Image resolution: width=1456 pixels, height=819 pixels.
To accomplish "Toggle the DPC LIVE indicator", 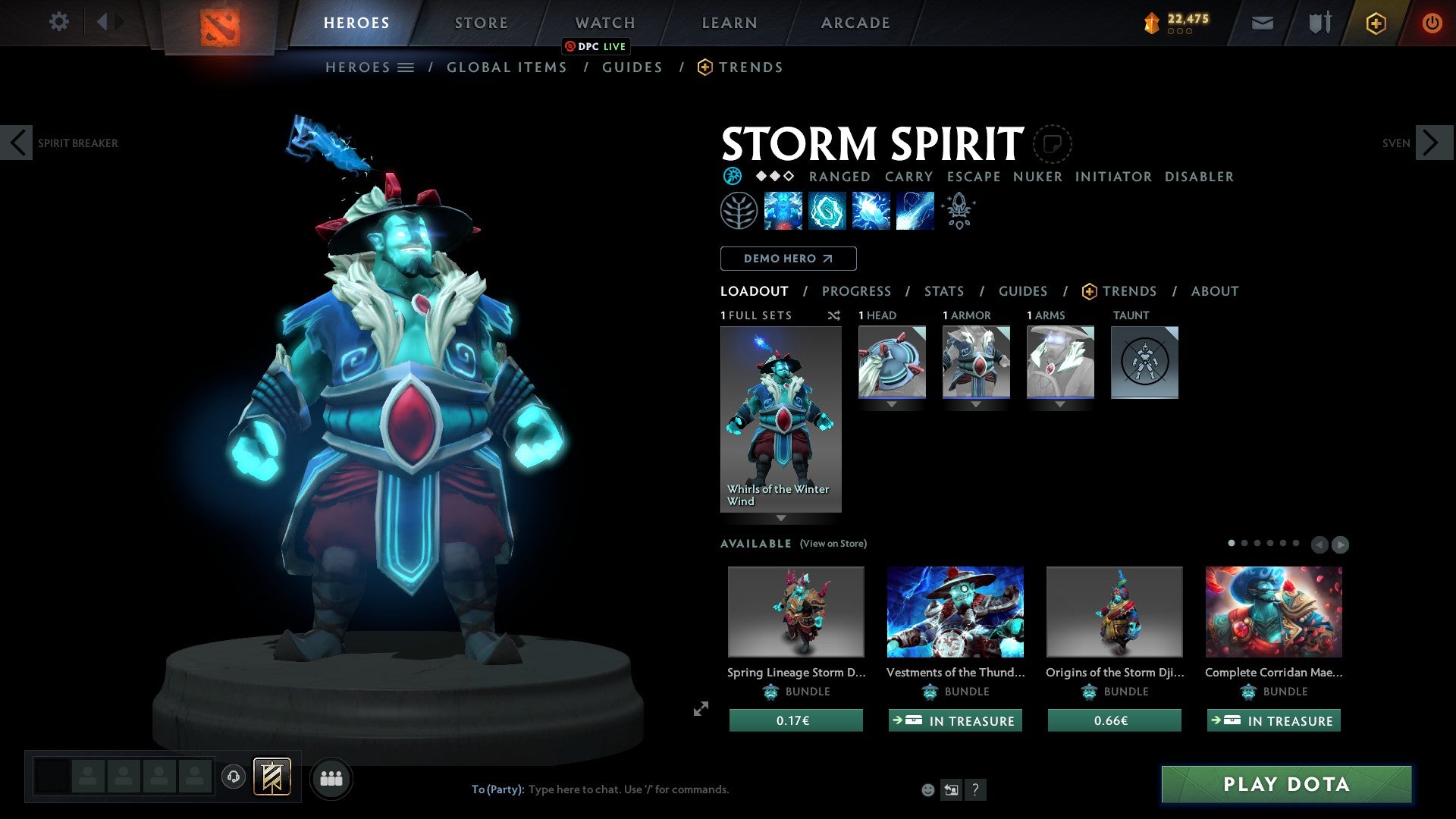I will (597, 46).
